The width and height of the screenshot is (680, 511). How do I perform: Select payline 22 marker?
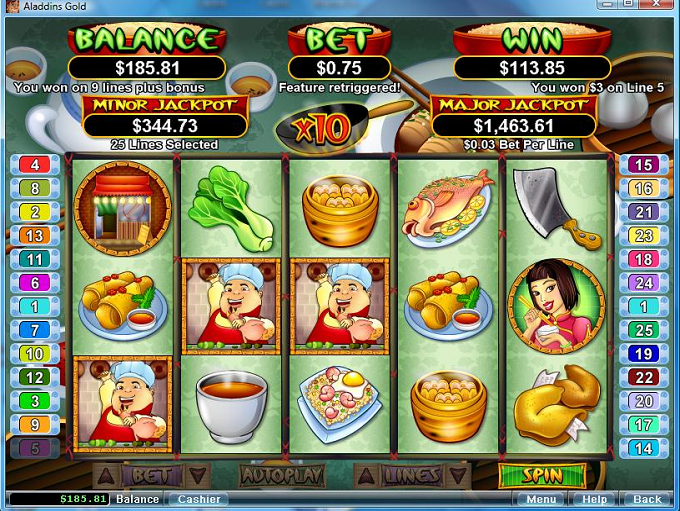pos(645,377)
